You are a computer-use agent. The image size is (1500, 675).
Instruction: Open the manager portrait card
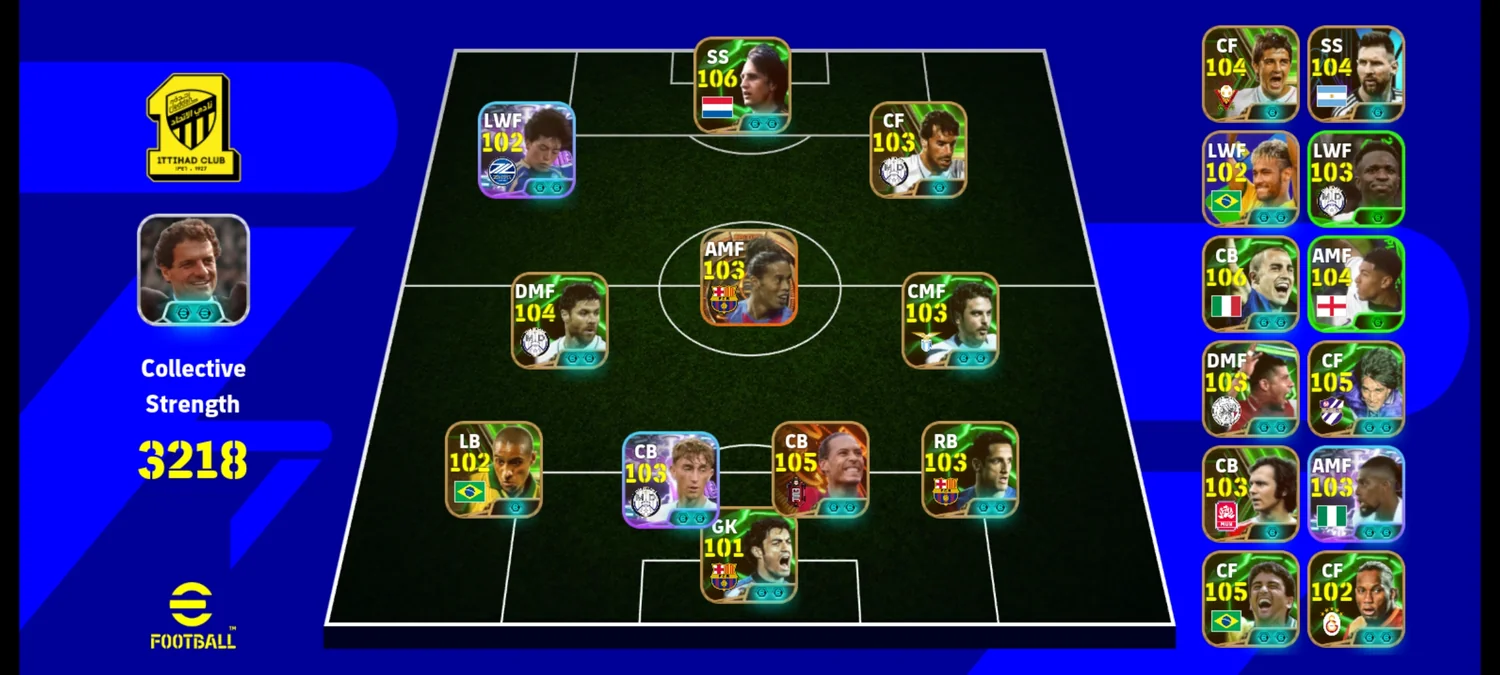point(193,270)
